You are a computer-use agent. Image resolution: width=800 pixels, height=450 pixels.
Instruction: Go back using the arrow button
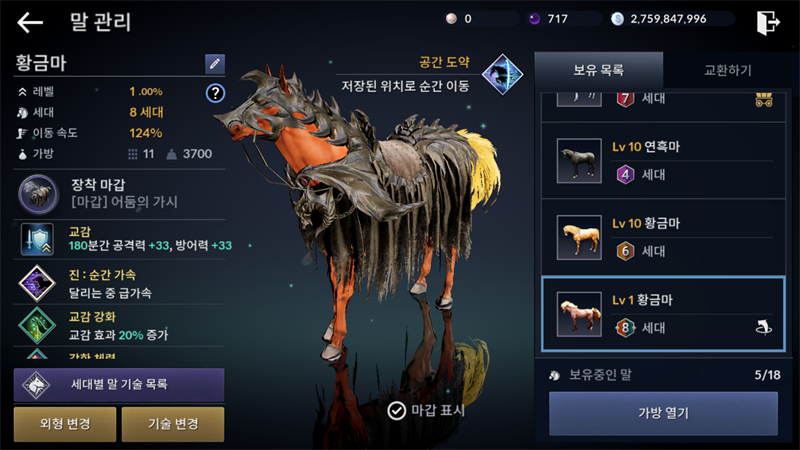pos(30,22)
